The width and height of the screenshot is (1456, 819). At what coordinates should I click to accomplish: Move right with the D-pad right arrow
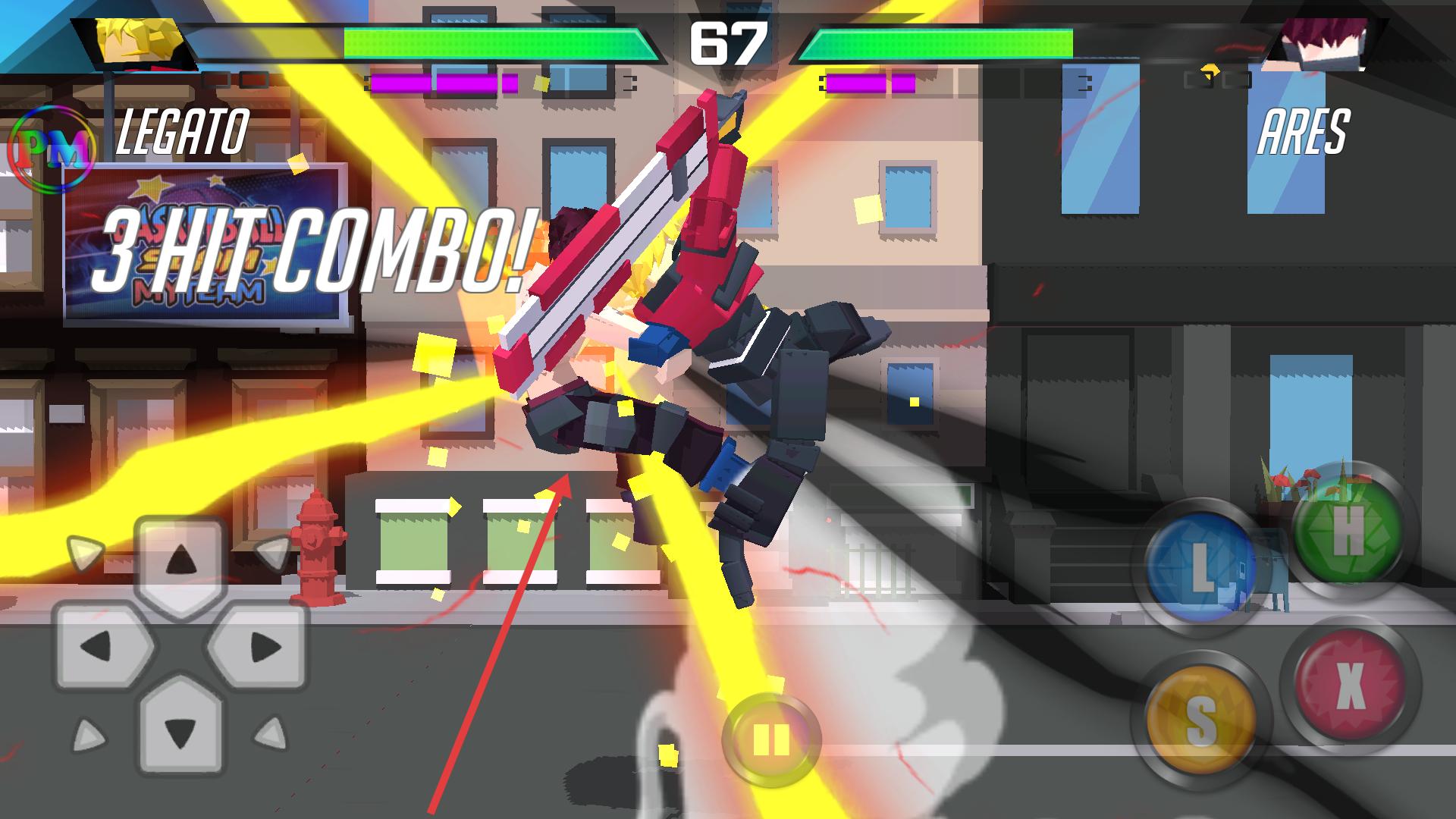tap(262, 647)
